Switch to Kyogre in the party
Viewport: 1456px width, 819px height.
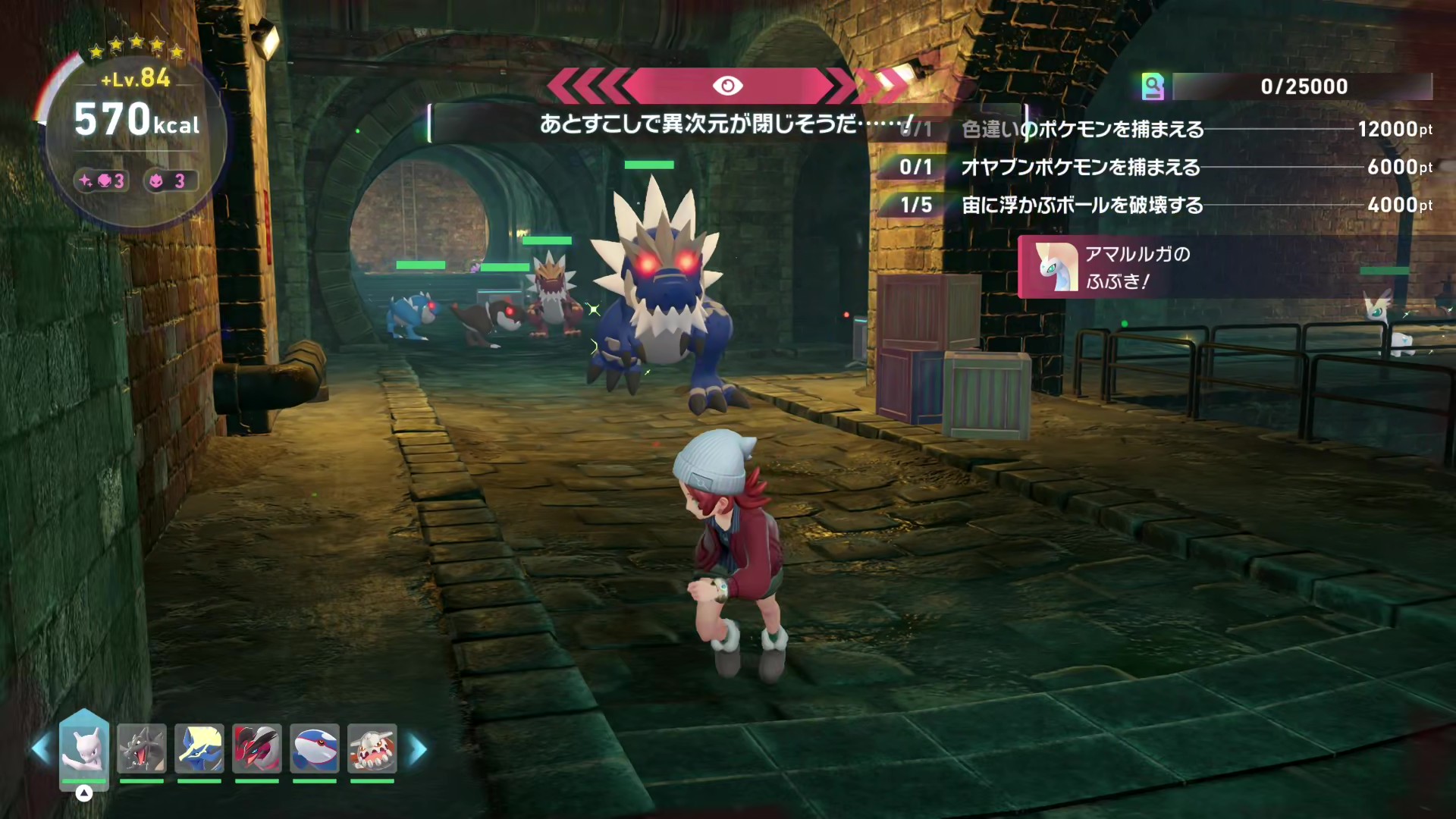click(x=315, y=748)
